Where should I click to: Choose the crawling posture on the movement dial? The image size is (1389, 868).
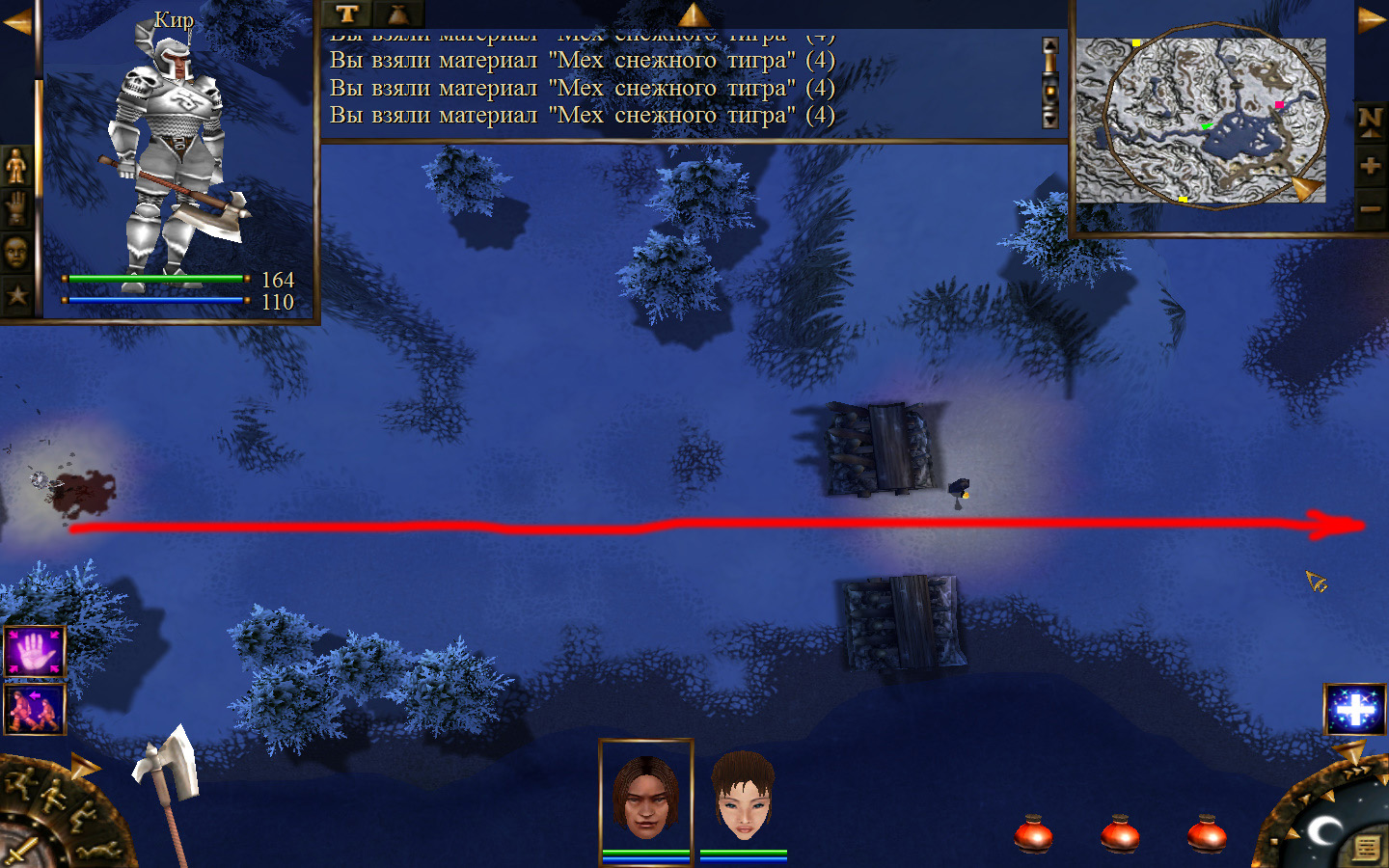pyautogui.click(x=98, y=851)
